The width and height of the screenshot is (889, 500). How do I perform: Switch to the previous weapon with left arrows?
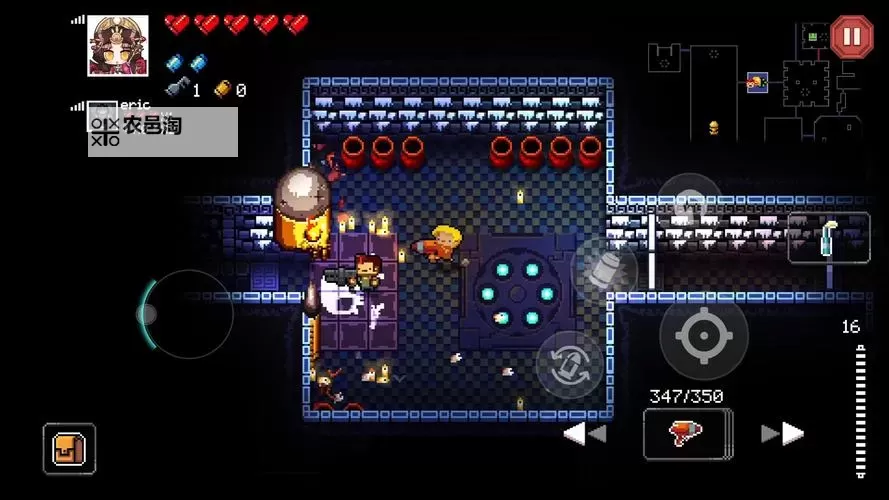[x=585, y=433]
